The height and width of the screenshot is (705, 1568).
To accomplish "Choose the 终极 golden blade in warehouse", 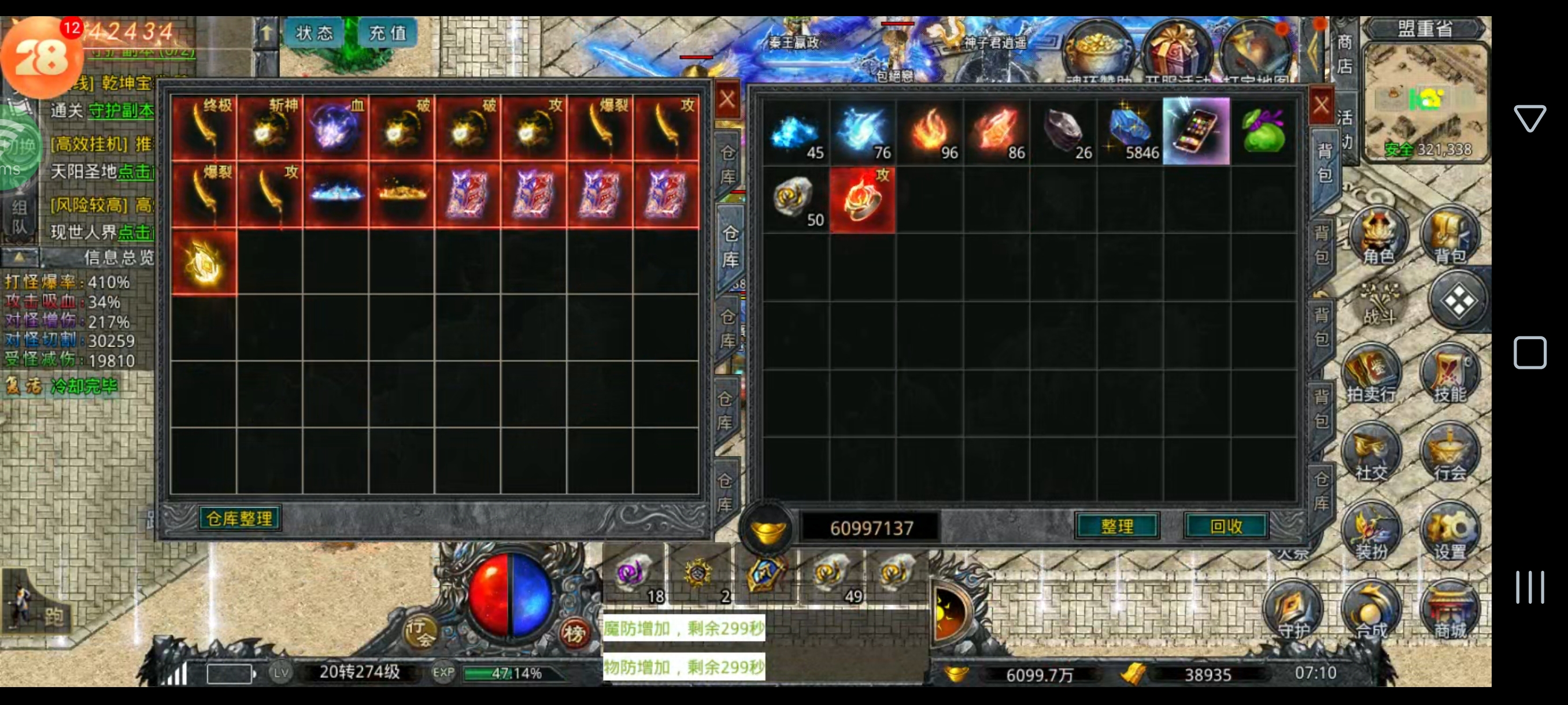I will pos(205,128).
